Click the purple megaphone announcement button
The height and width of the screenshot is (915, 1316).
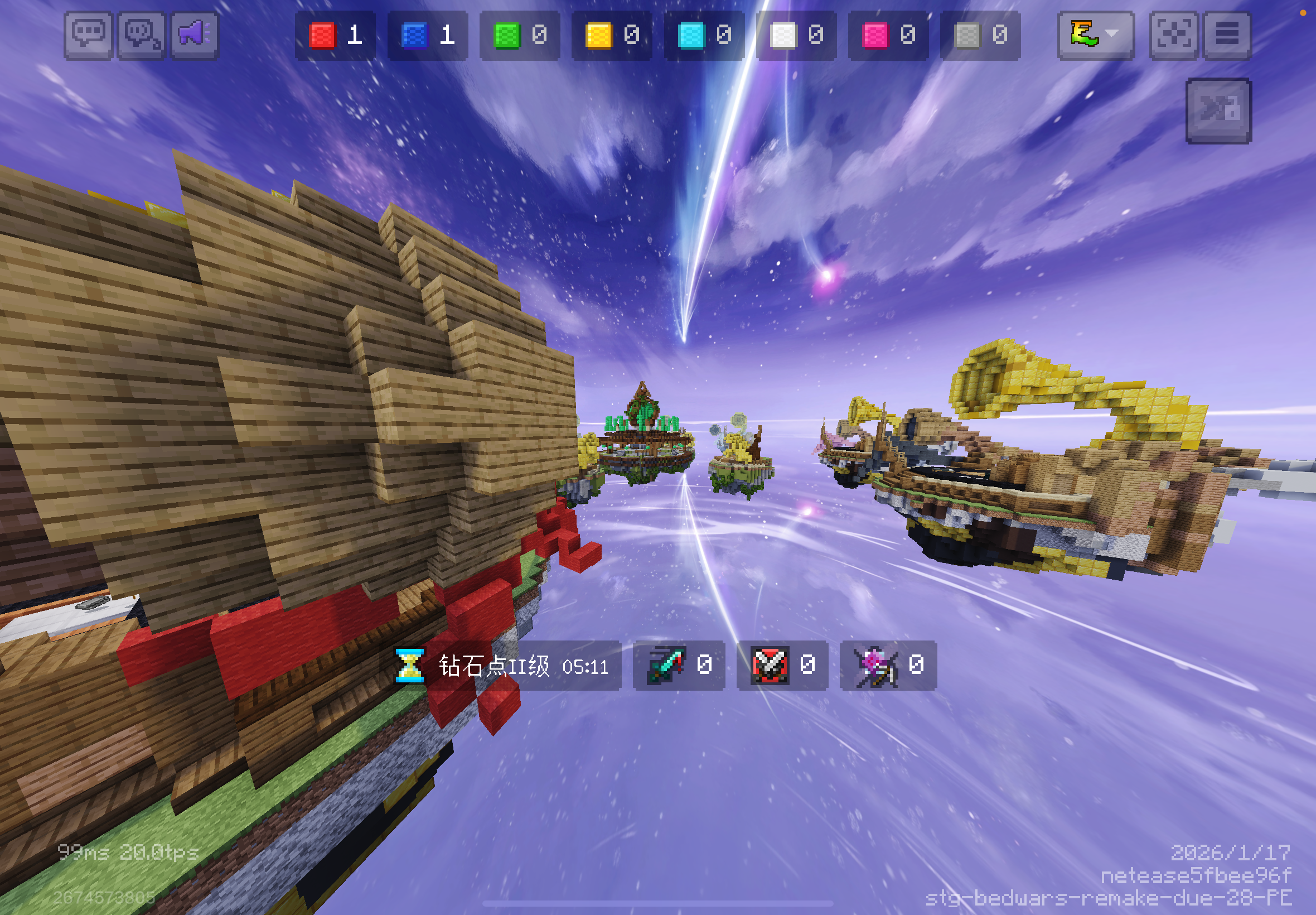(x=195, y=35)
